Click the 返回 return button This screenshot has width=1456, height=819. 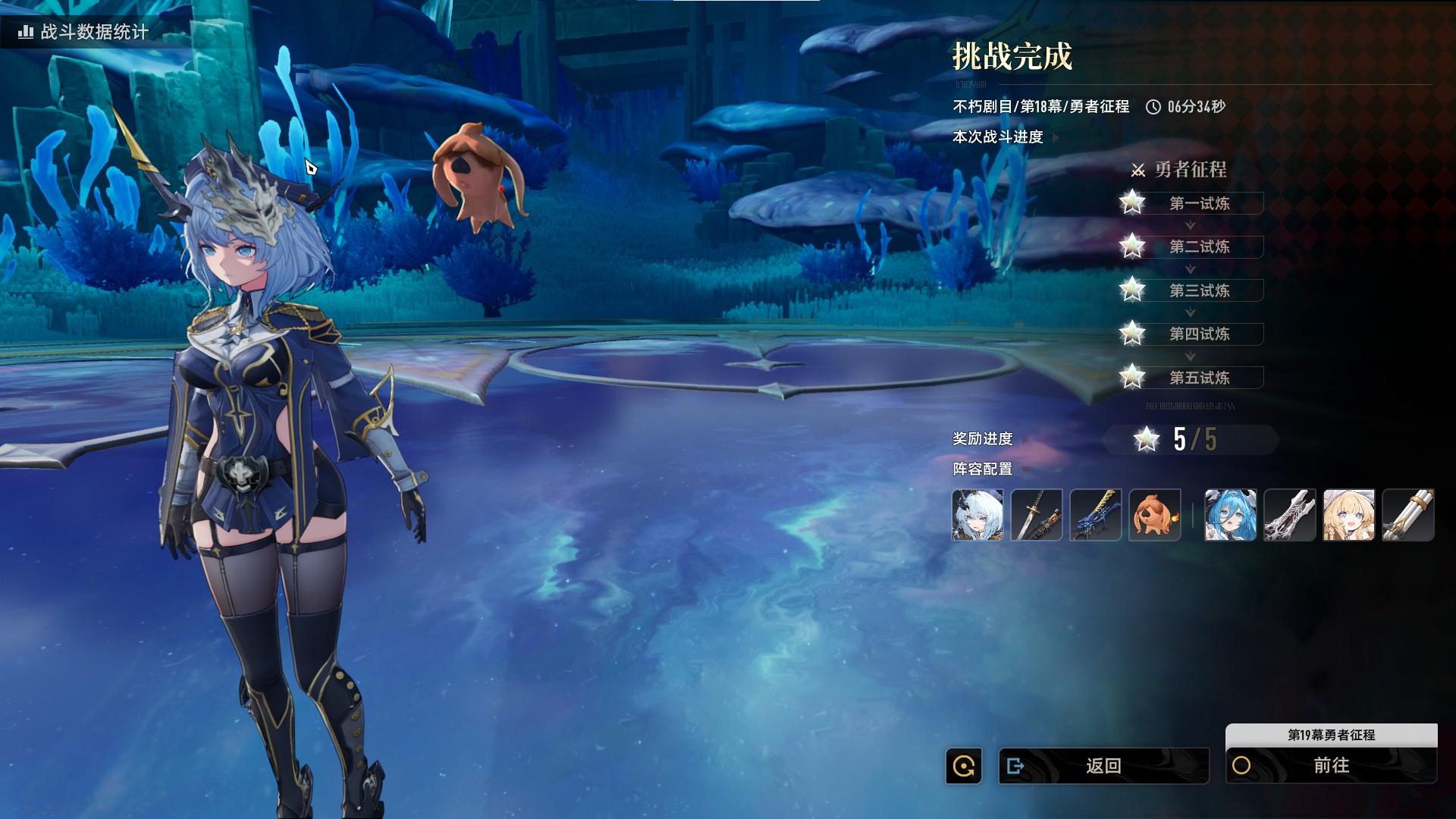click(1103, 766)
